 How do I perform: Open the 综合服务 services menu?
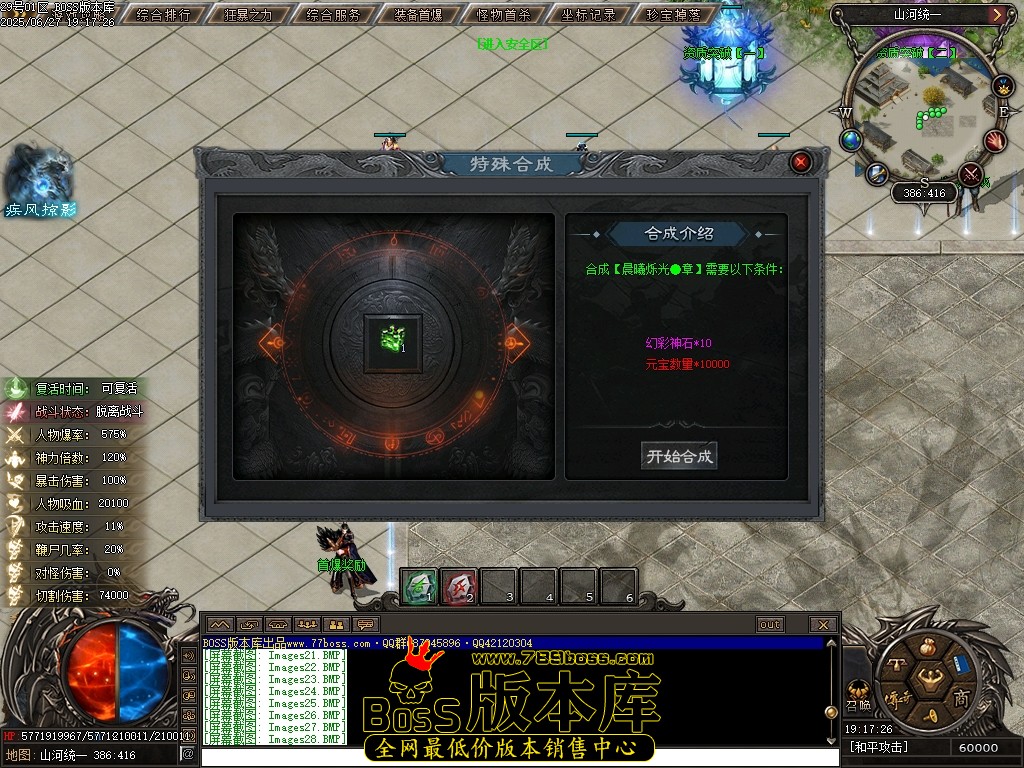pos(335,15)
